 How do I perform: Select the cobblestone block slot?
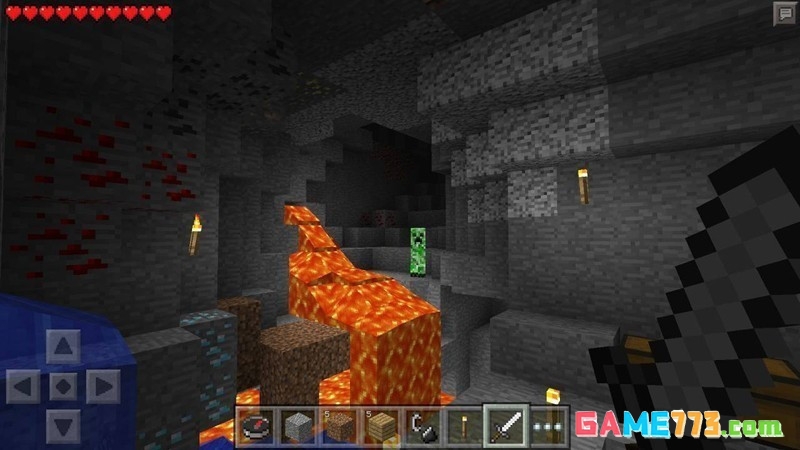point(298,427)
